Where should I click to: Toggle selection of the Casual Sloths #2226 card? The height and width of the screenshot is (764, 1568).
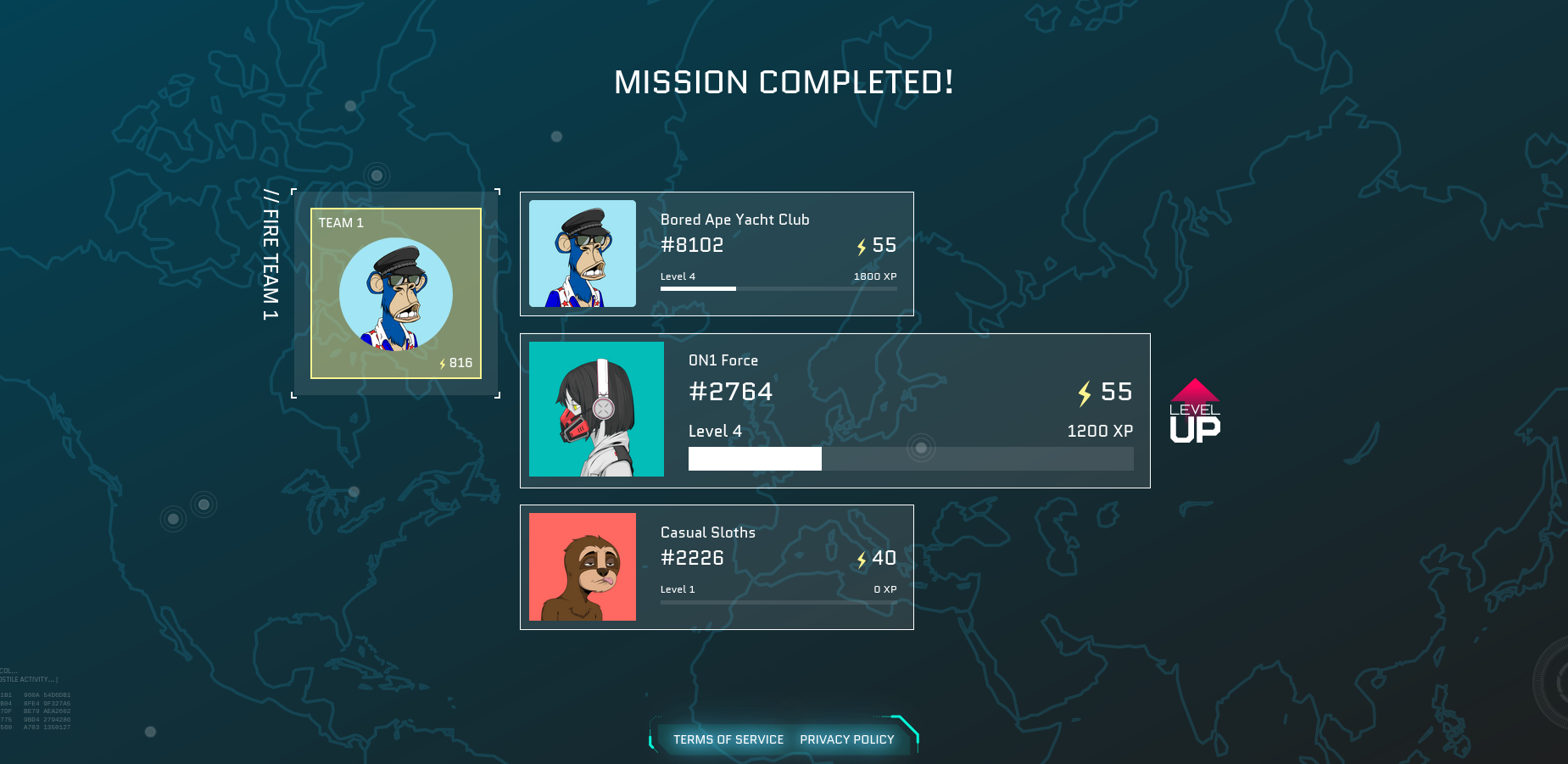click(x=717, y=566)
